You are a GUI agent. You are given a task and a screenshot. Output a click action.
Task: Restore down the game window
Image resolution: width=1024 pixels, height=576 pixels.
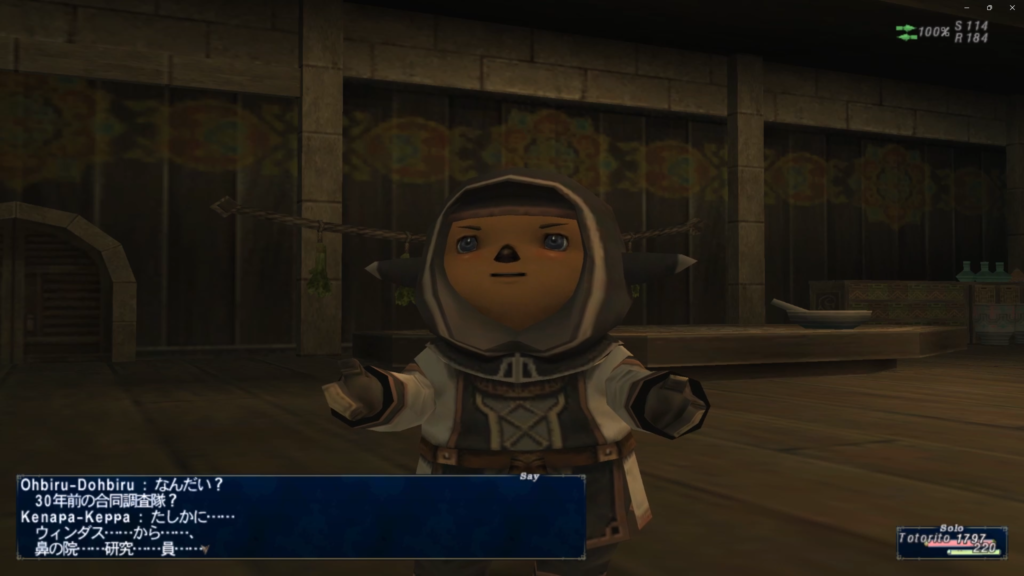(989, 7)
